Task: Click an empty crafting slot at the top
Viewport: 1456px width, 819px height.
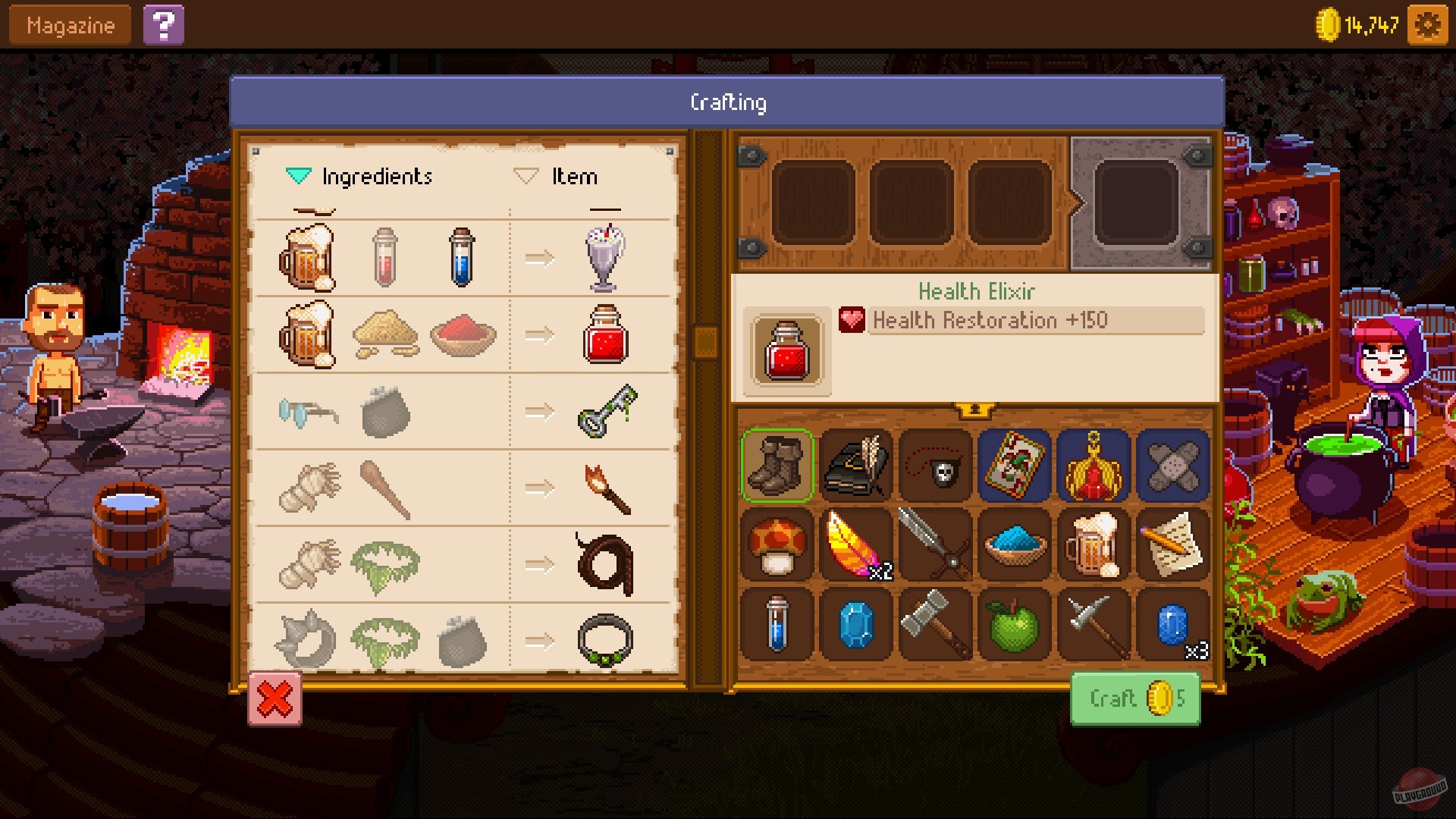Action: (x=814, y=202)
